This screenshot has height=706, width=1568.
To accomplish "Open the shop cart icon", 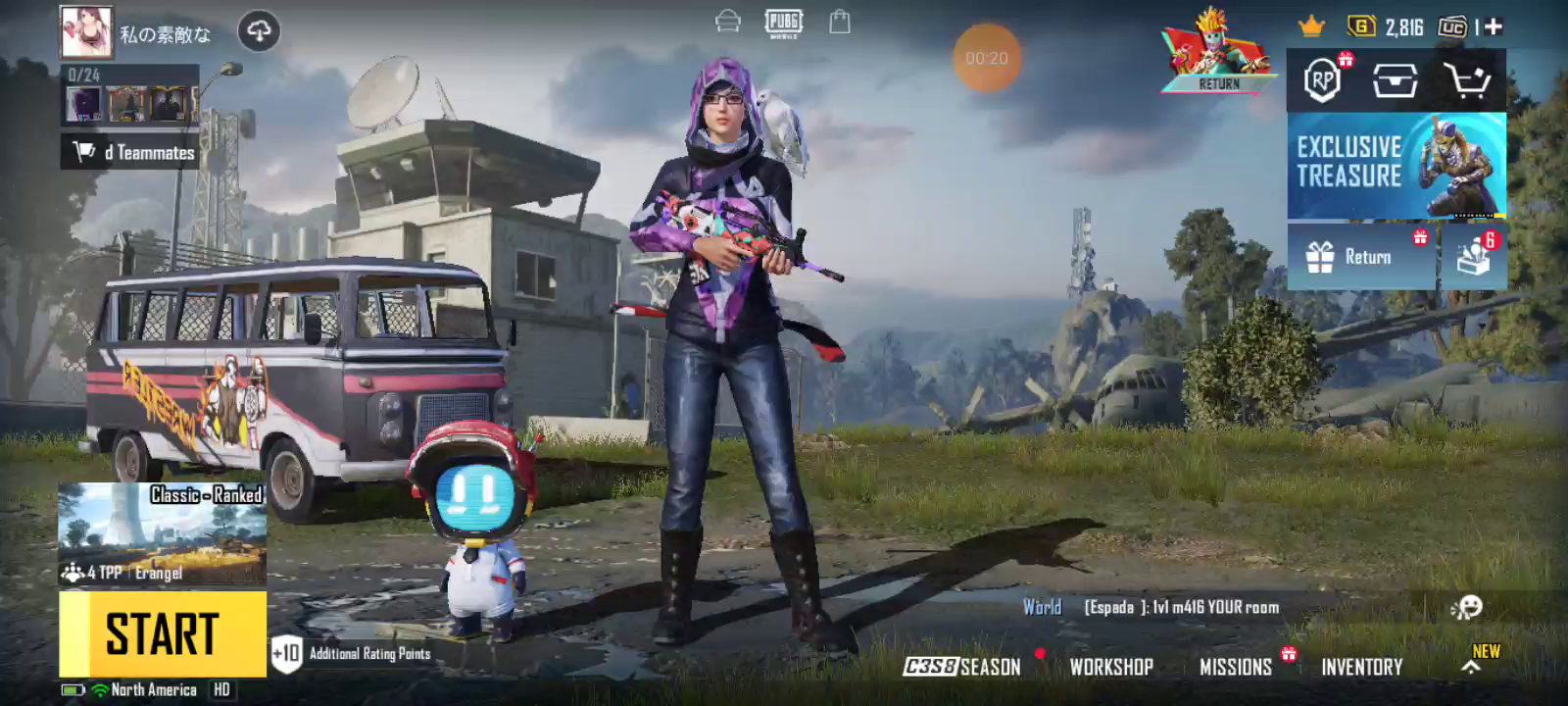I will click(1467, 80).
